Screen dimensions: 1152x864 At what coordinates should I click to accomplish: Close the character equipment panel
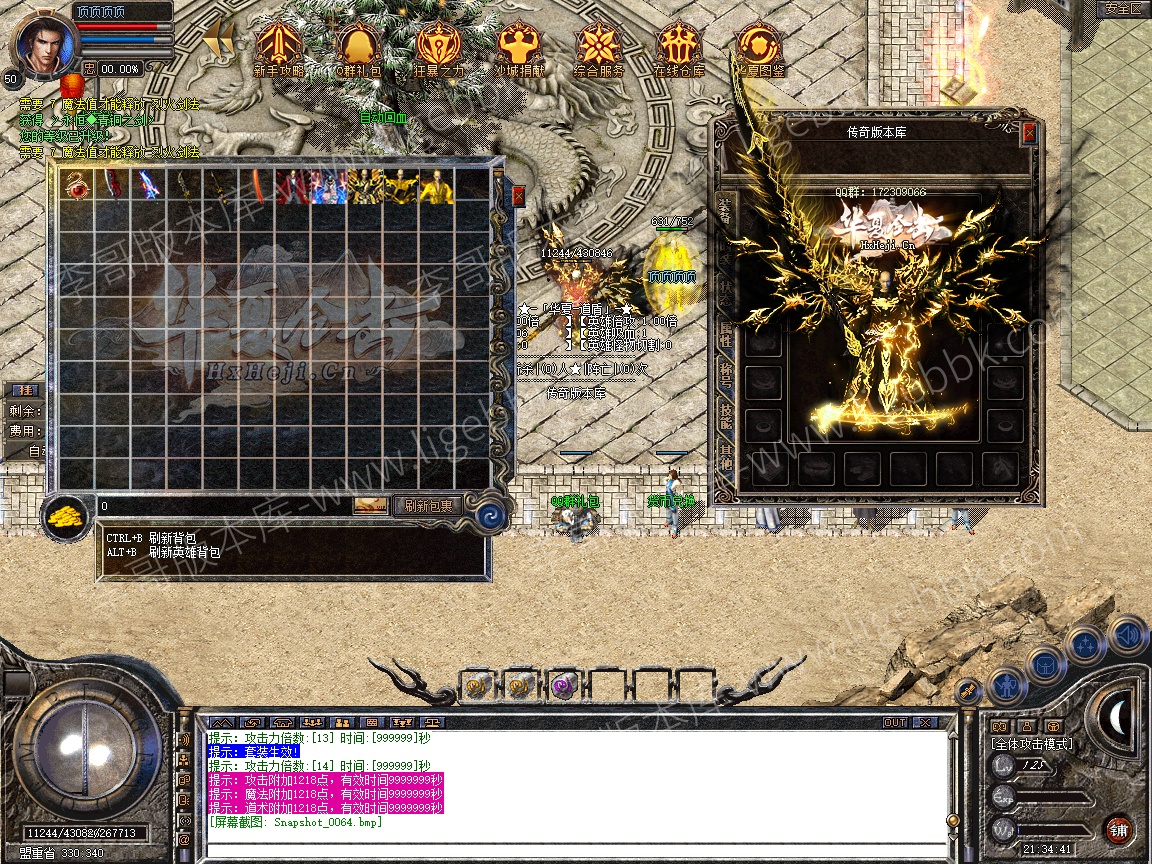tap(1030, 132)
